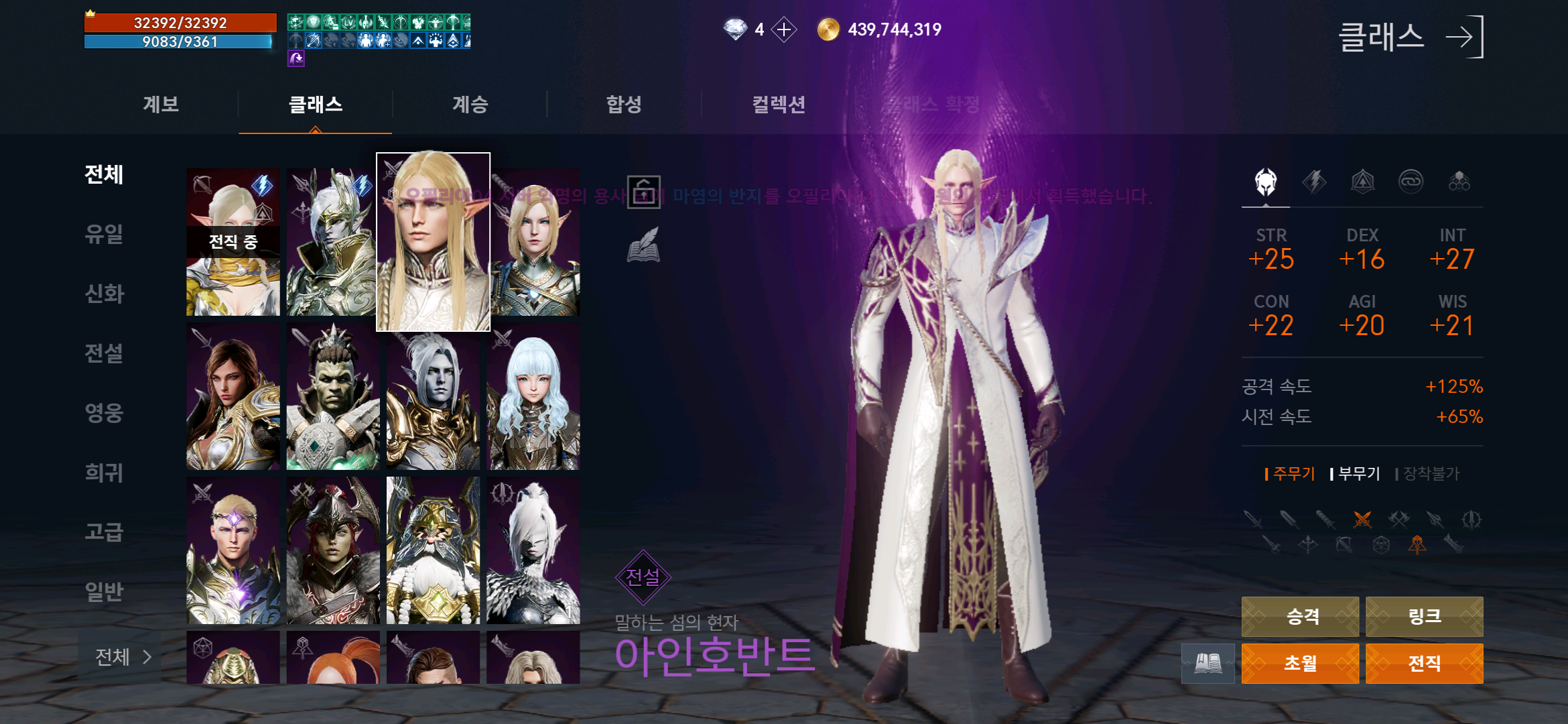Switch to the 계보 tab
The height and width of the screenshot is (724, 1568).
click(161, 105)
